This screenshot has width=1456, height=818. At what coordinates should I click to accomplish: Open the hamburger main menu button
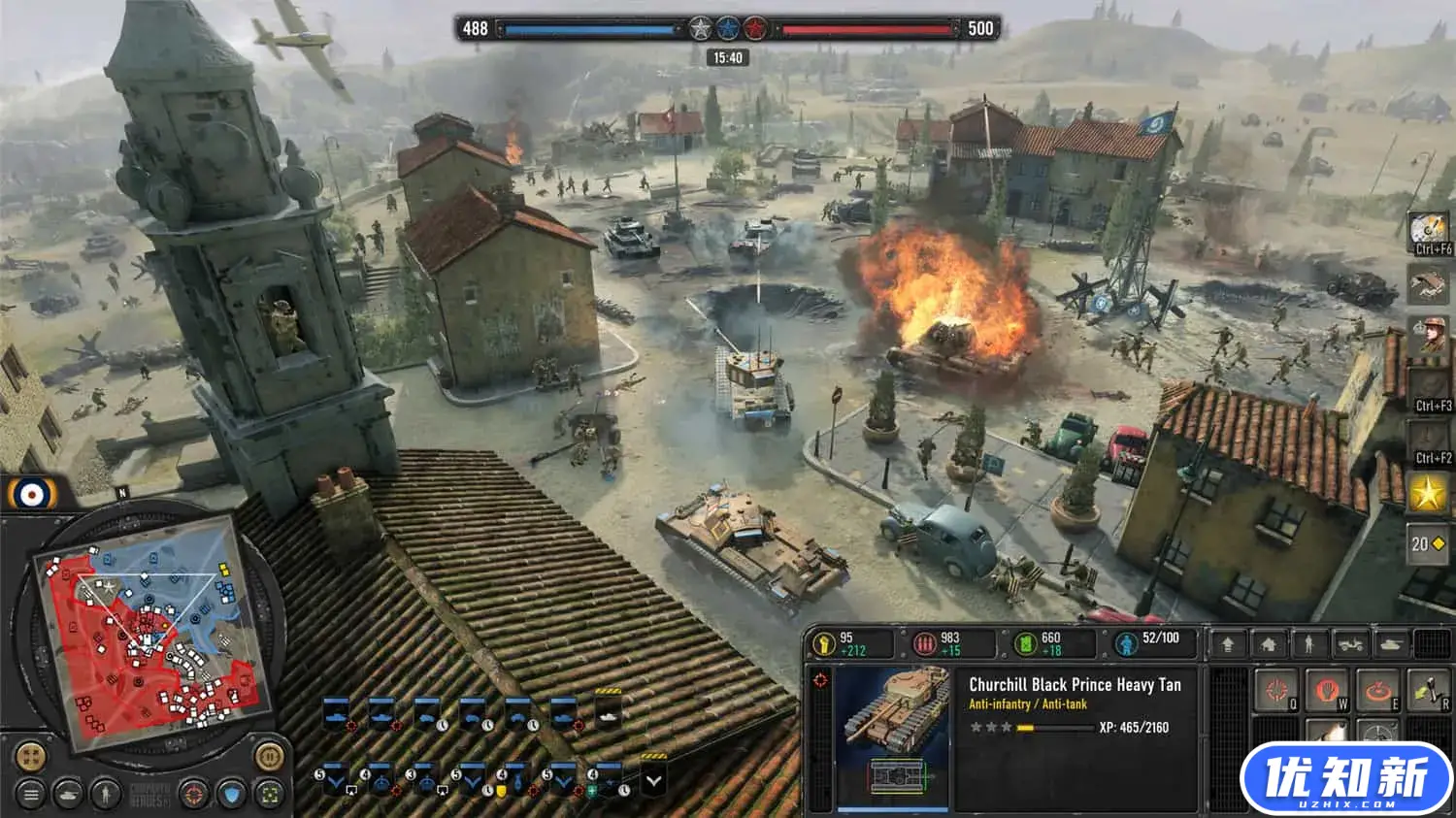(31, 795)
